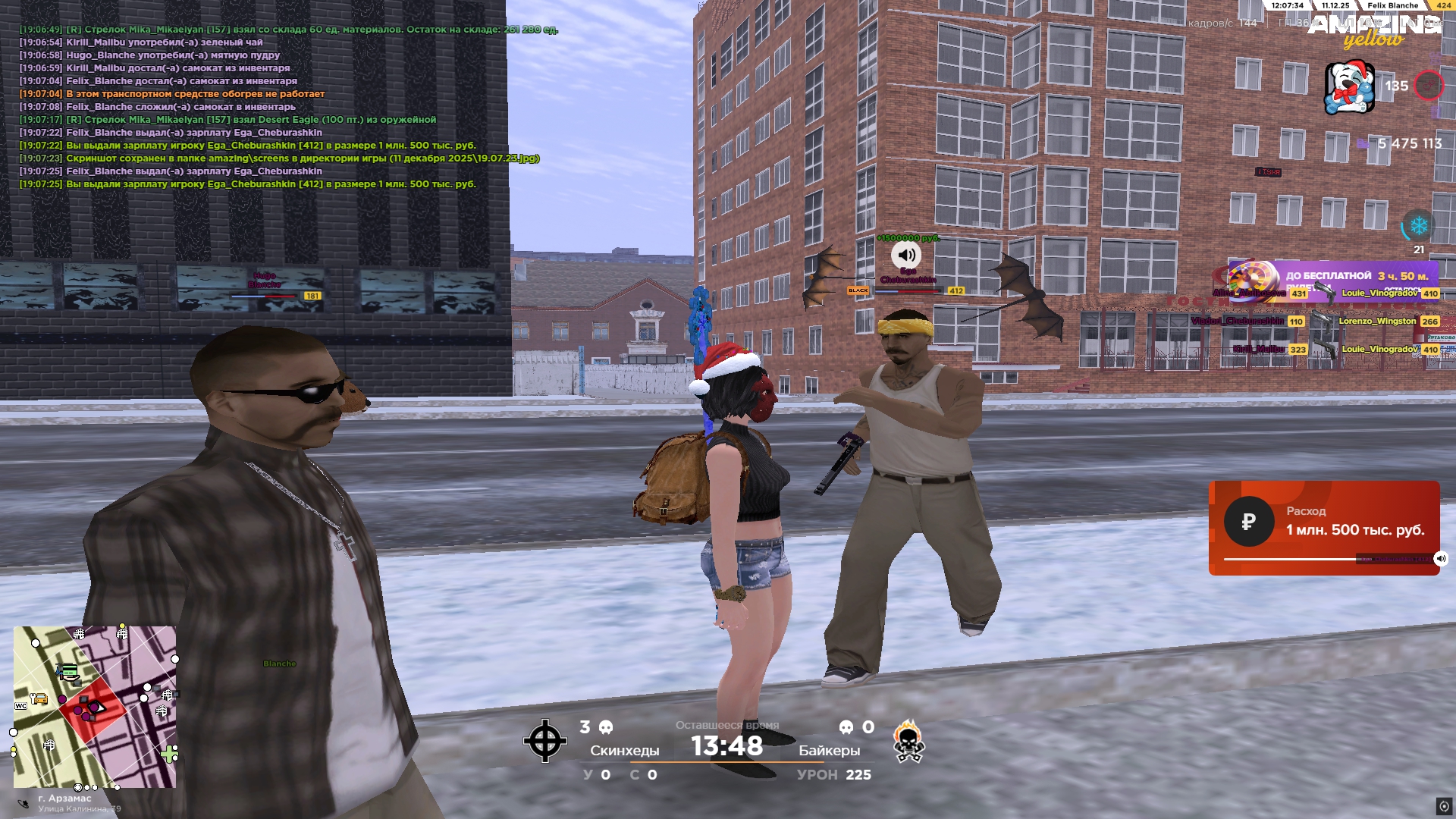Click the free roulette countdown banner

[x=1335, y=281]
